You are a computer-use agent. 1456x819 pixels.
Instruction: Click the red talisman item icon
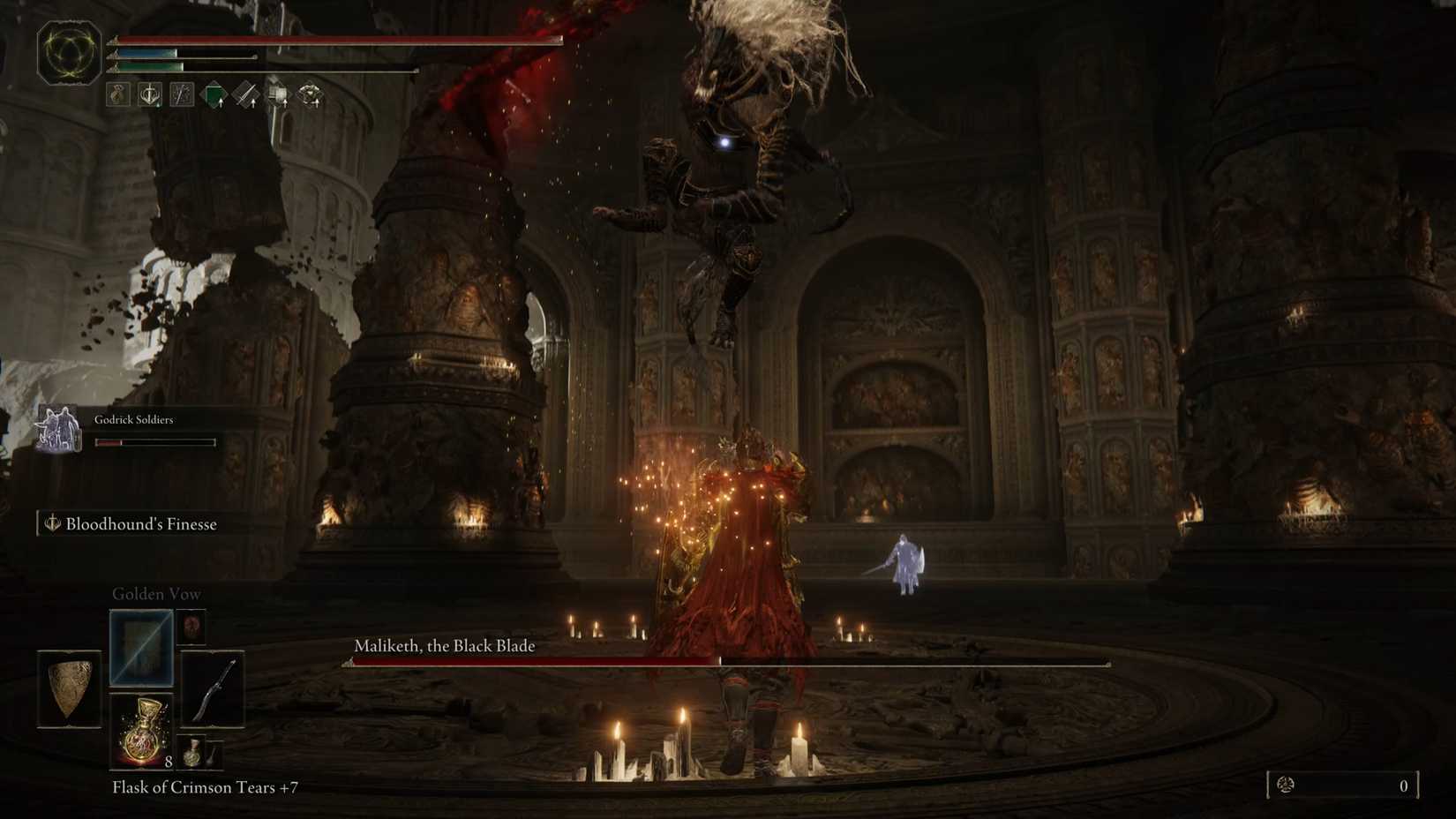pyautogui.click(x=191, y=627)
